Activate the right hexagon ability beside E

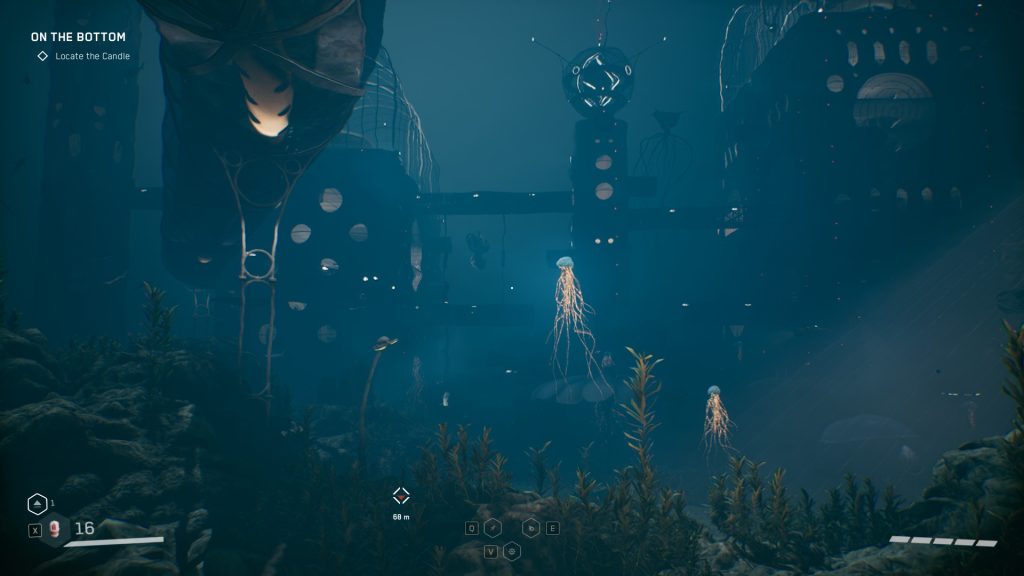pyautogui.click(x=532, y=528)
